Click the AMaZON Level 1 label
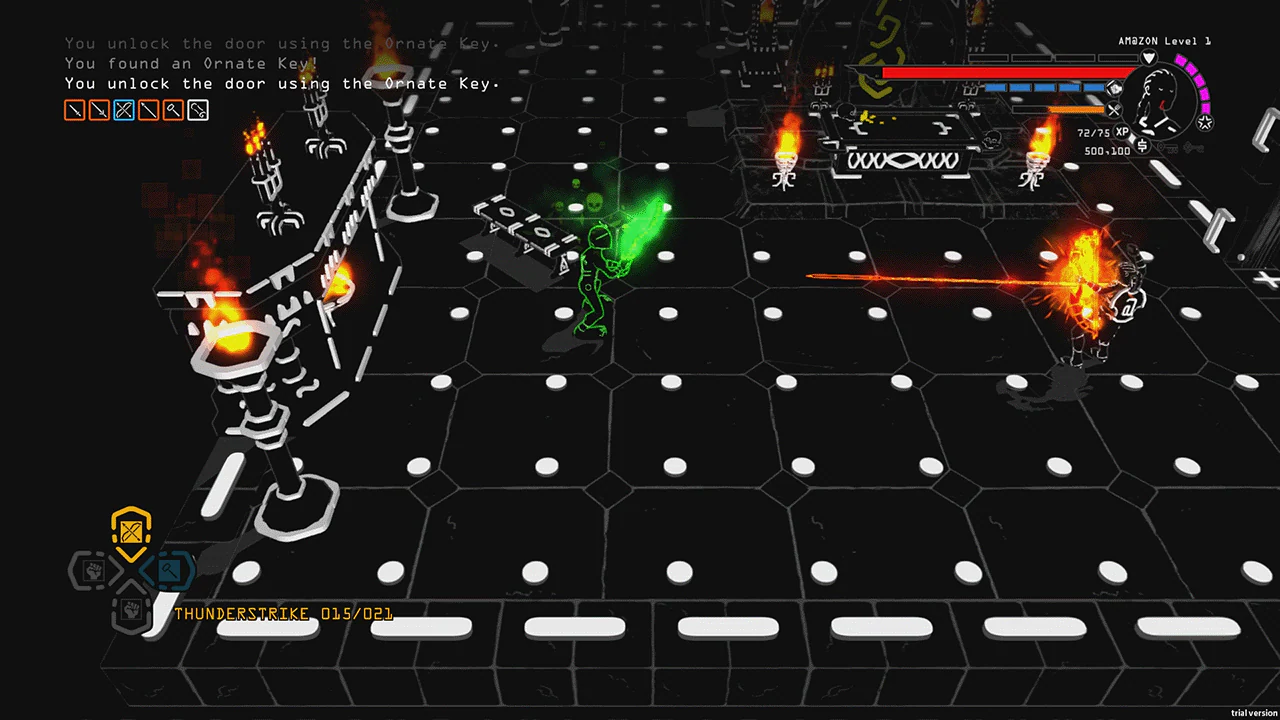 click(x=1164, y=41)
